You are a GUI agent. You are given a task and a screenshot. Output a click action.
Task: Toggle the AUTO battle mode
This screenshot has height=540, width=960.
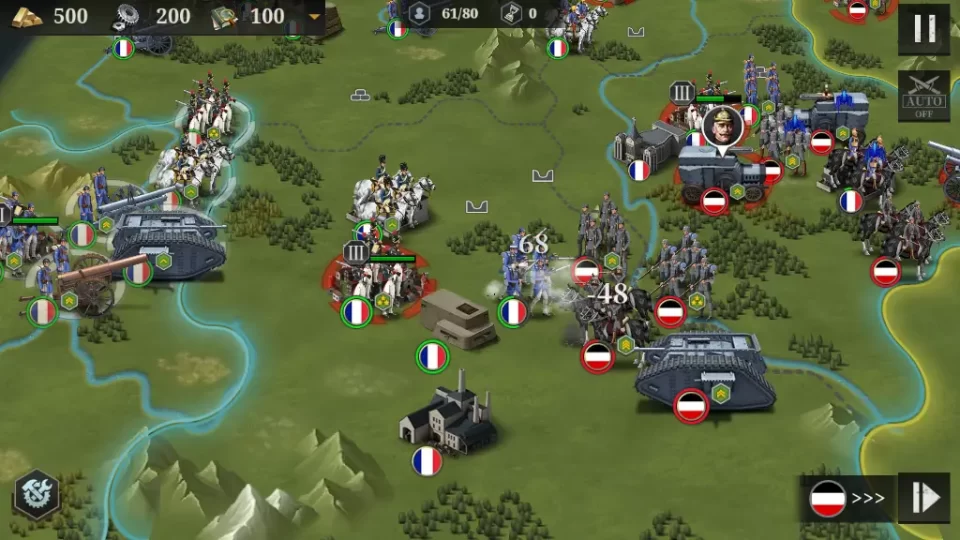923,96
